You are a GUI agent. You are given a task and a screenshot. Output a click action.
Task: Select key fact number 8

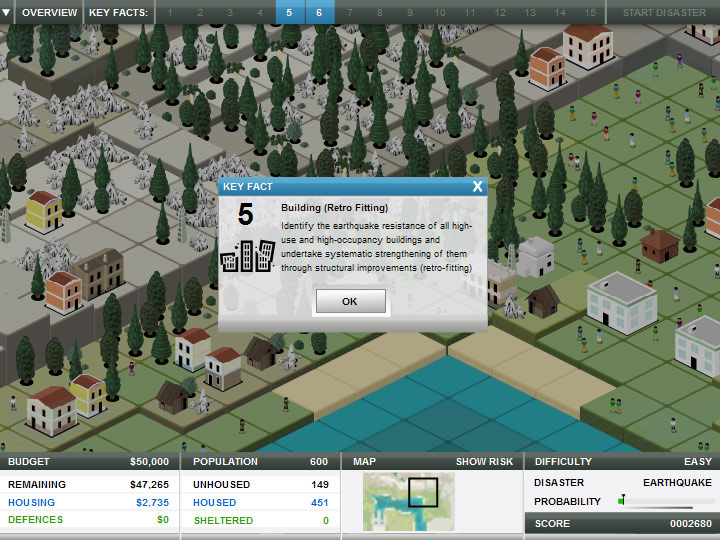click(379, 12)
